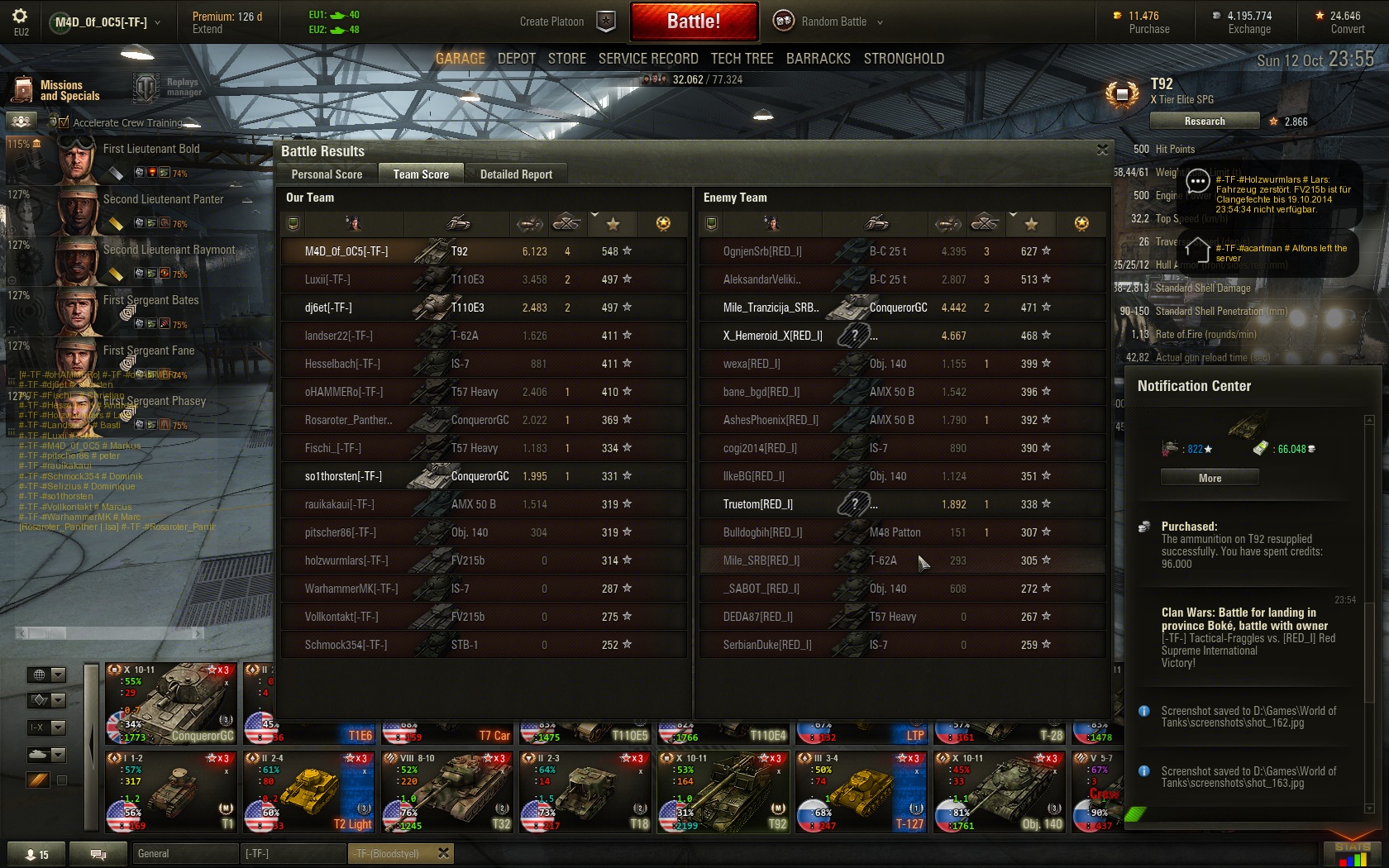Switch to the Personal Score tab
1389x868 pixels.
[327, 174]
